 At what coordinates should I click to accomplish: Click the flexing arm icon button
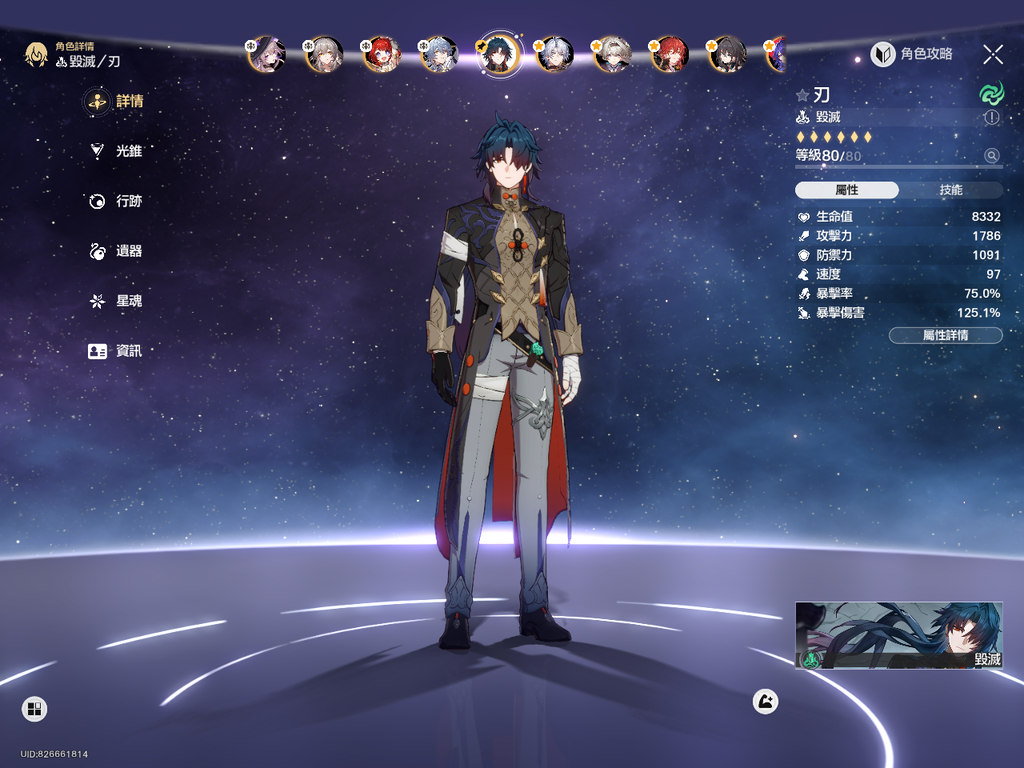765,702
